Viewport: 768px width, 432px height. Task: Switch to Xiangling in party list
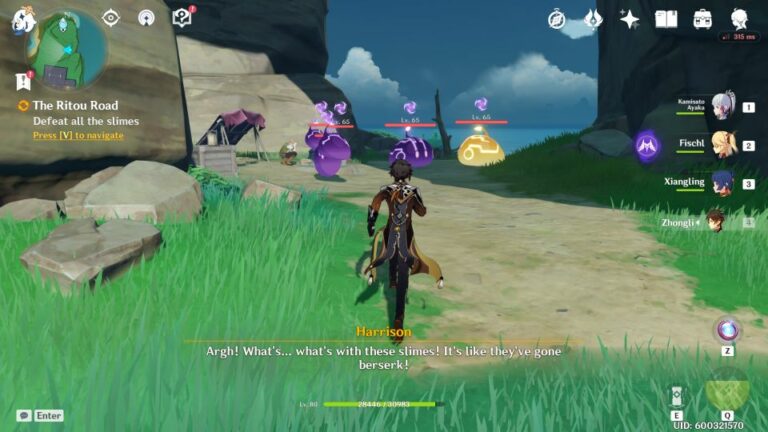coord(722,183)
